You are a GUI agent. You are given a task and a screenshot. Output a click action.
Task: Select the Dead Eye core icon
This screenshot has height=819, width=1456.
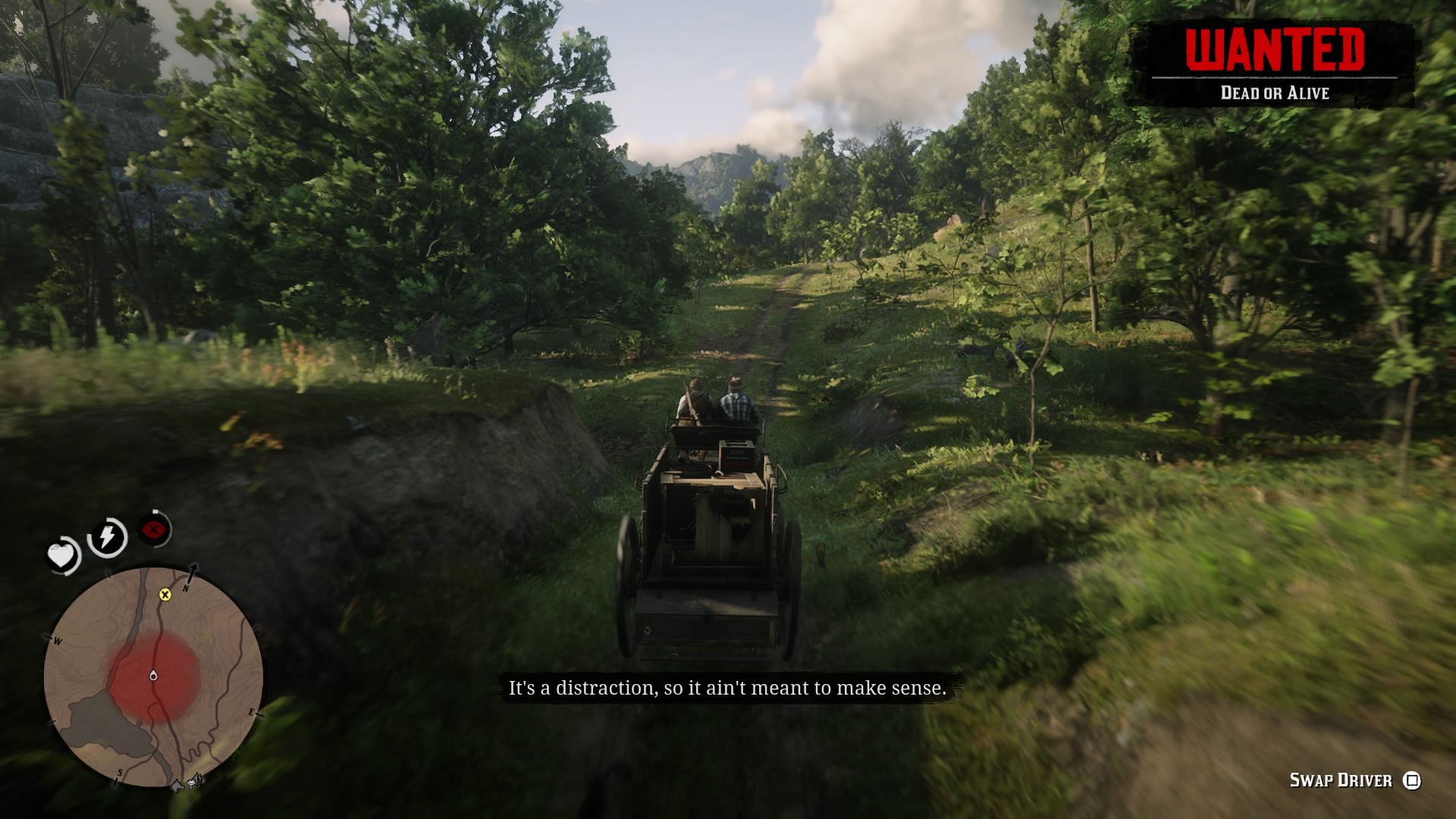pyautogui.click(x=153, y=529)
